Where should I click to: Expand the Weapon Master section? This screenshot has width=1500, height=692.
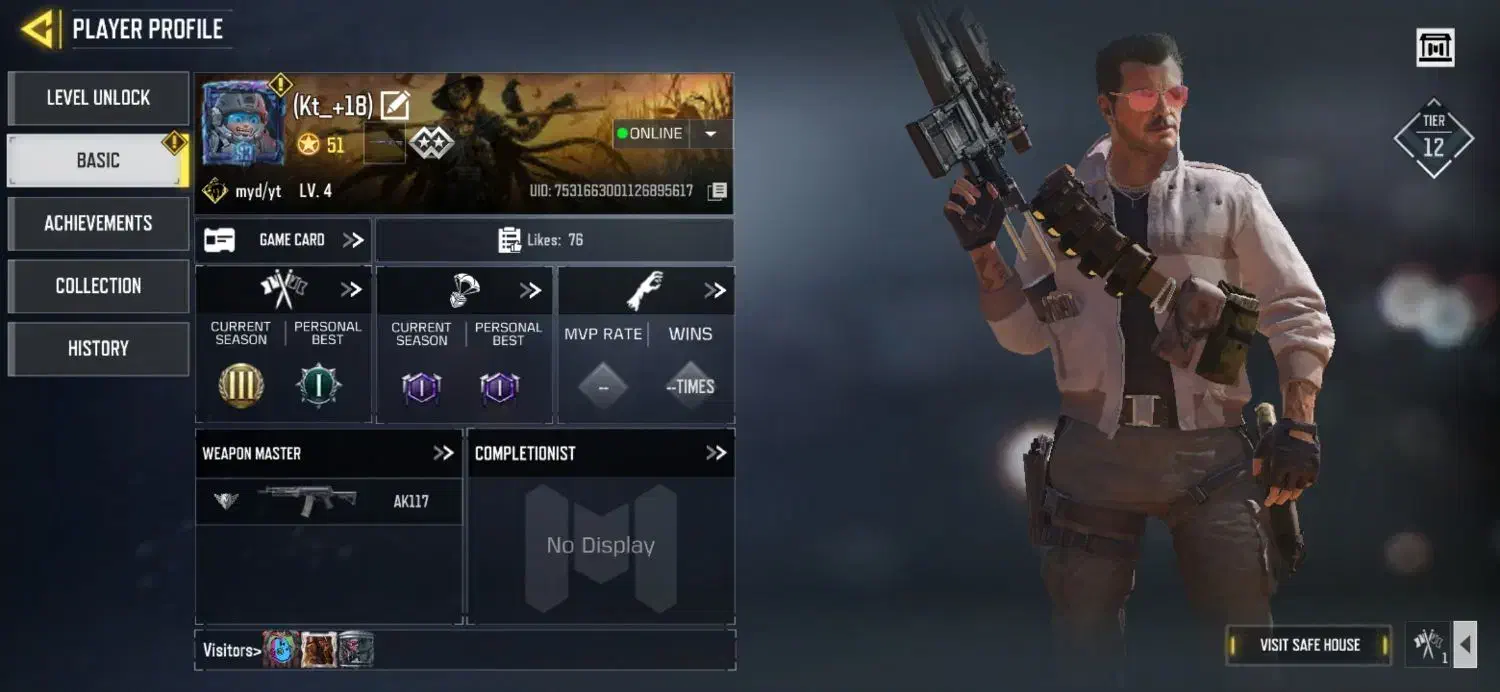tap(443, 453)
